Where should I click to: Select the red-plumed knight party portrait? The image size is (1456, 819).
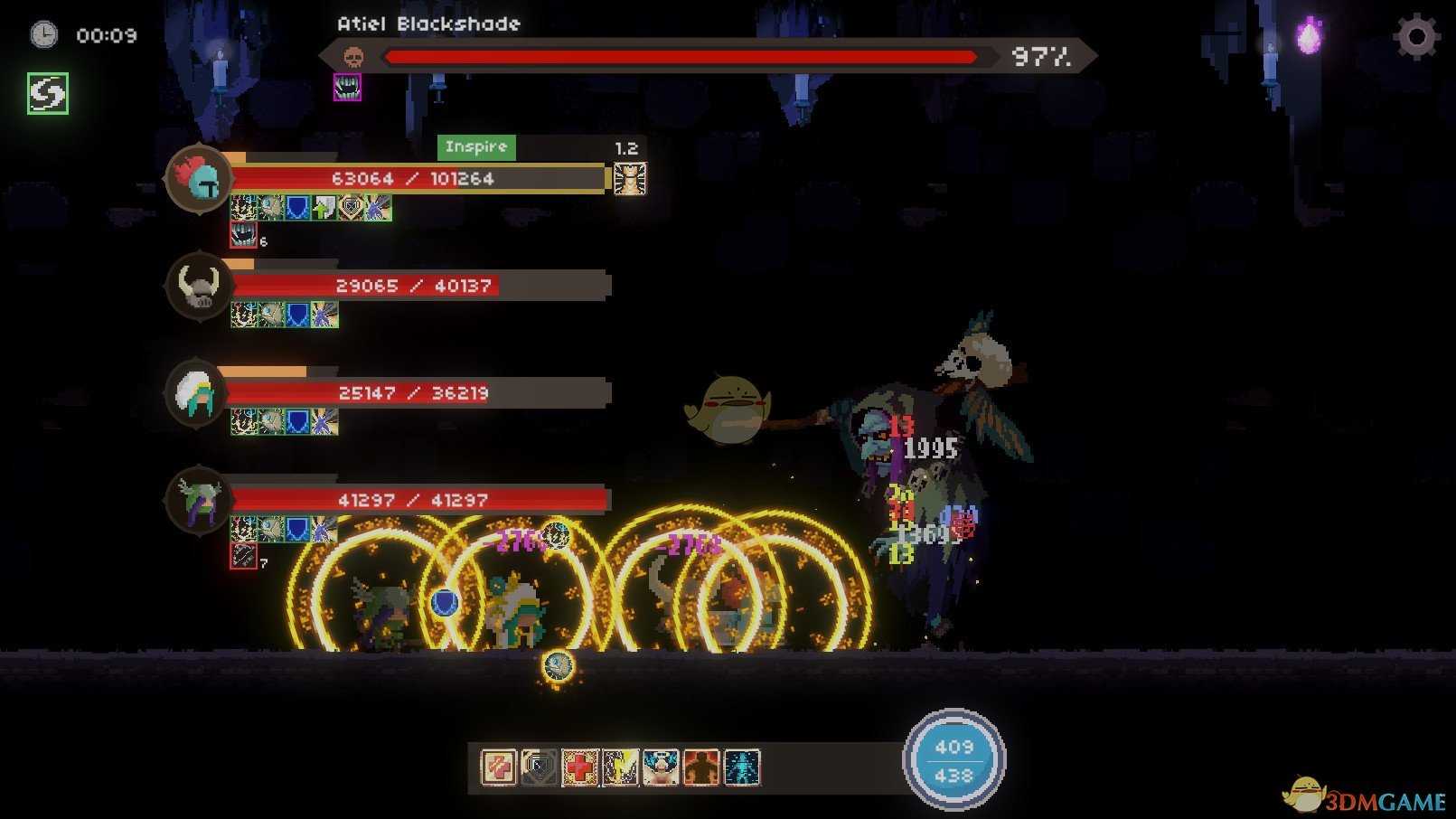[x=199, y=179]
